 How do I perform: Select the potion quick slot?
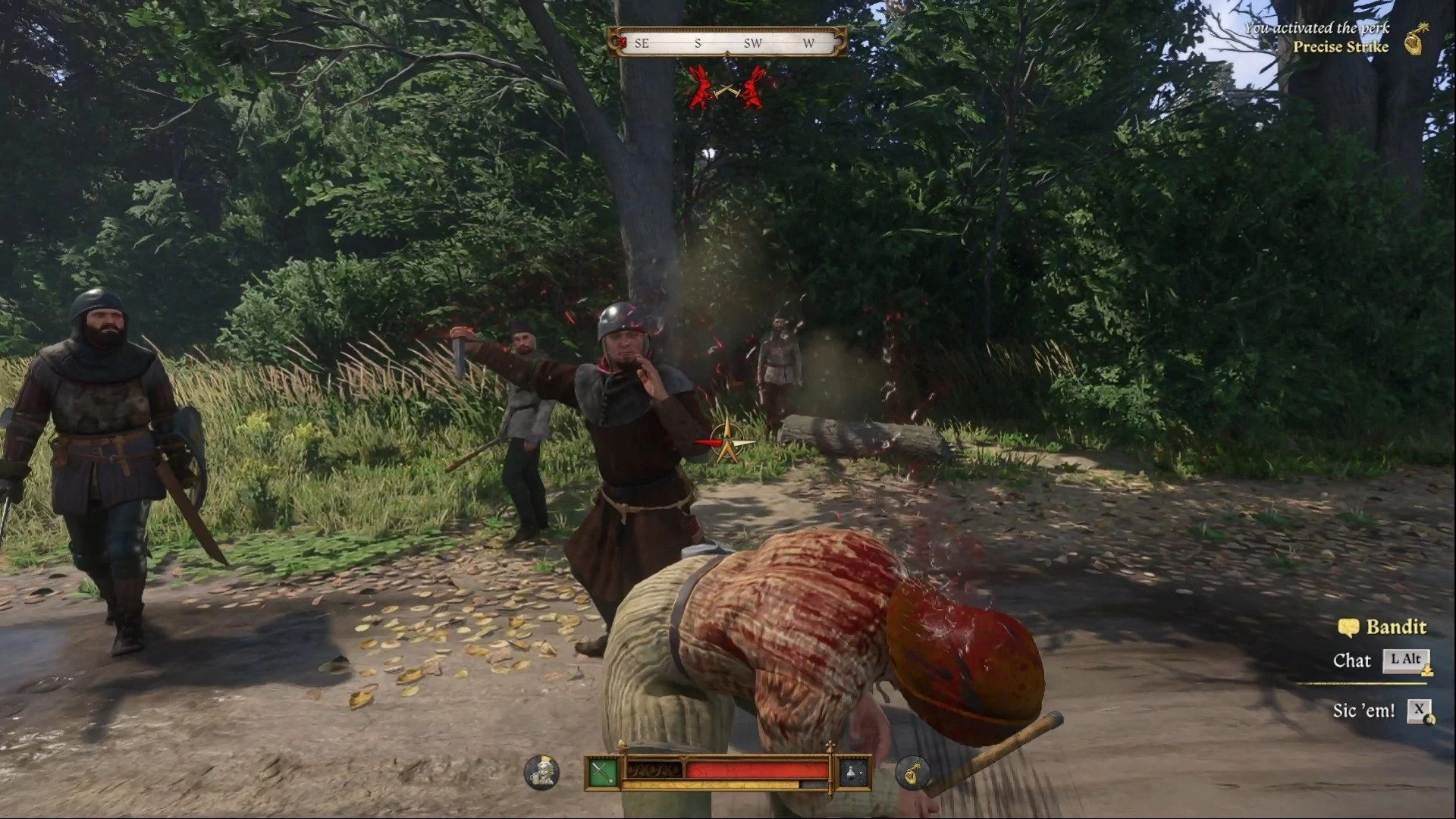[x=853, y=773]
